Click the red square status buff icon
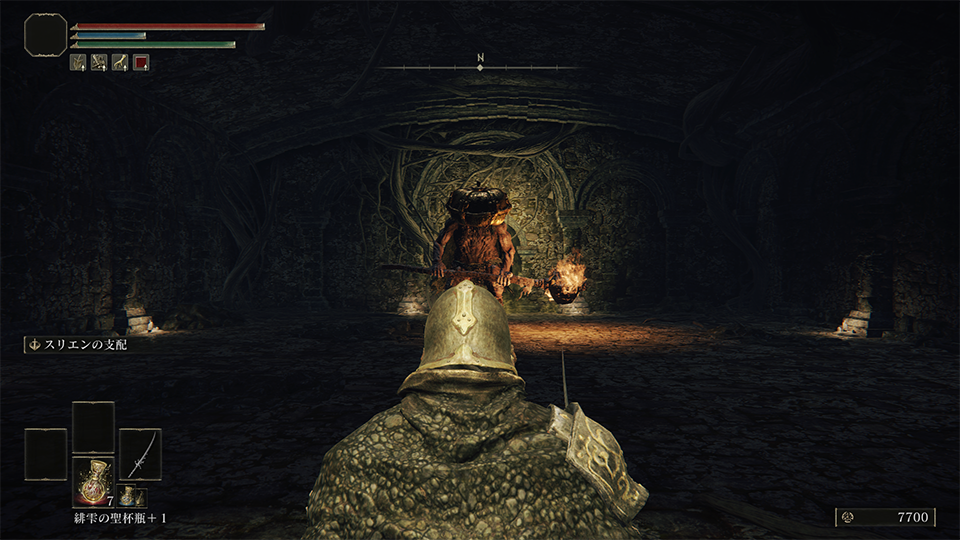Viewport: 960px width, 540px height. (x=141, y=62)
